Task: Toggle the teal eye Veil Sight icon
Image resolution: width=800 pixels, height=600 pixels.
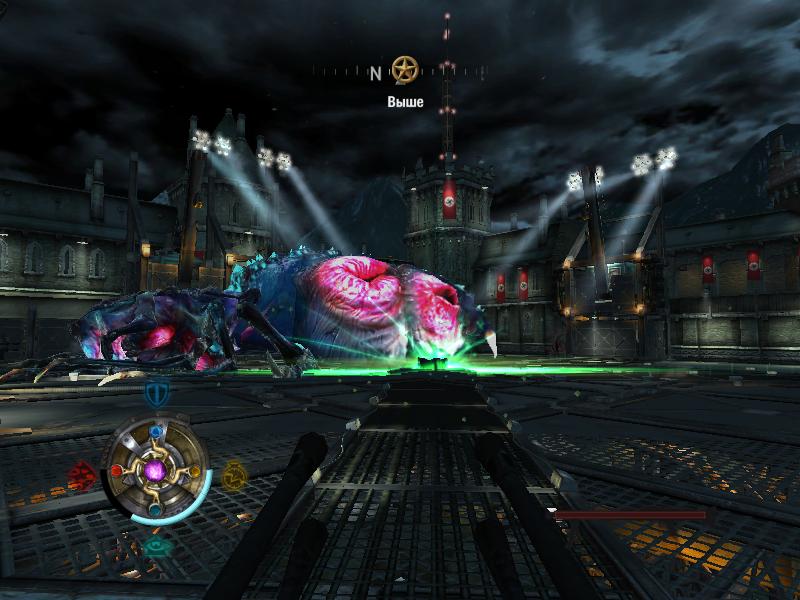Action: coord(155,547)
